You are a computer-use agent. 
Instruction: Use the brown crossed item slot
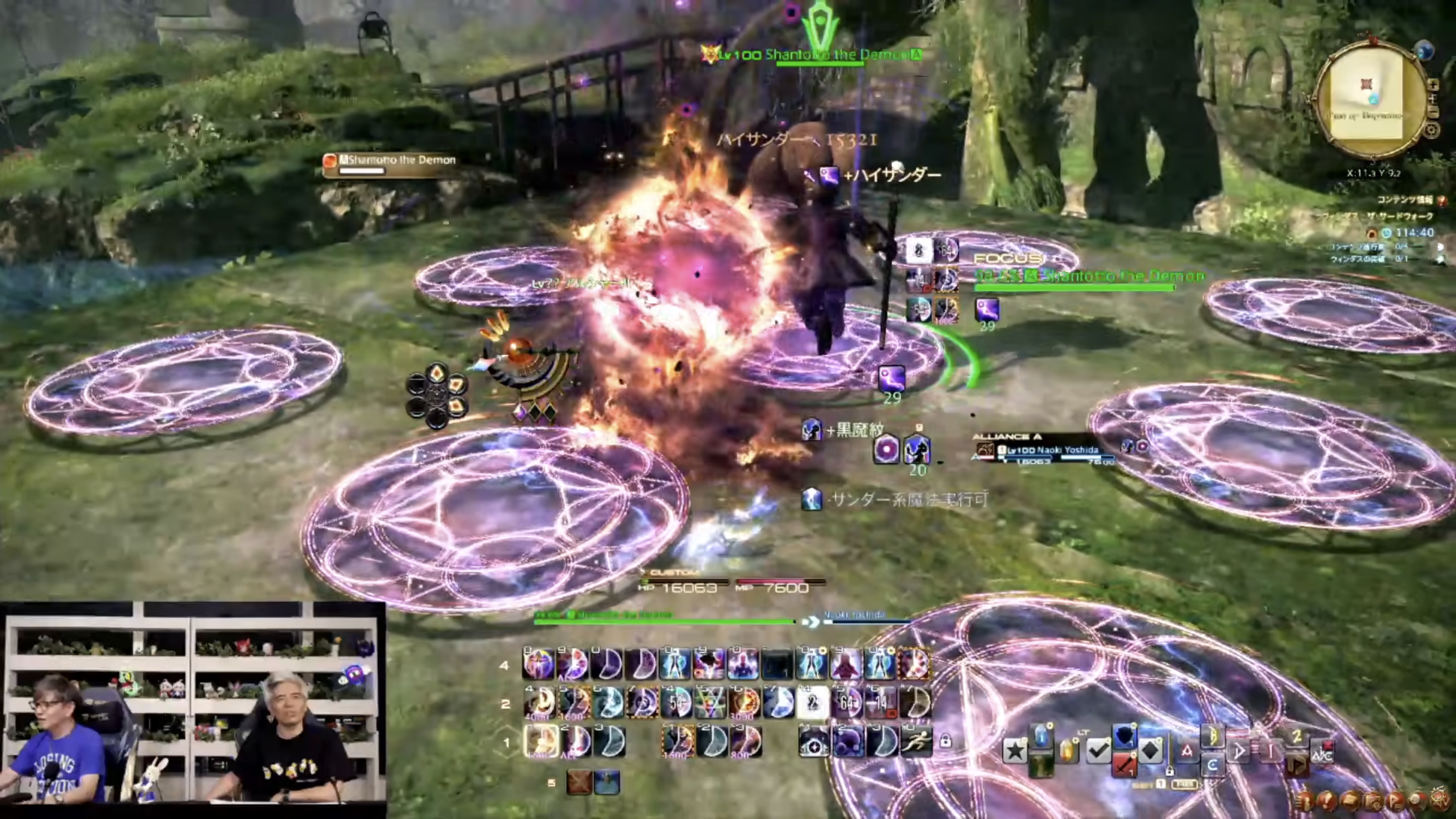[579, 782]
